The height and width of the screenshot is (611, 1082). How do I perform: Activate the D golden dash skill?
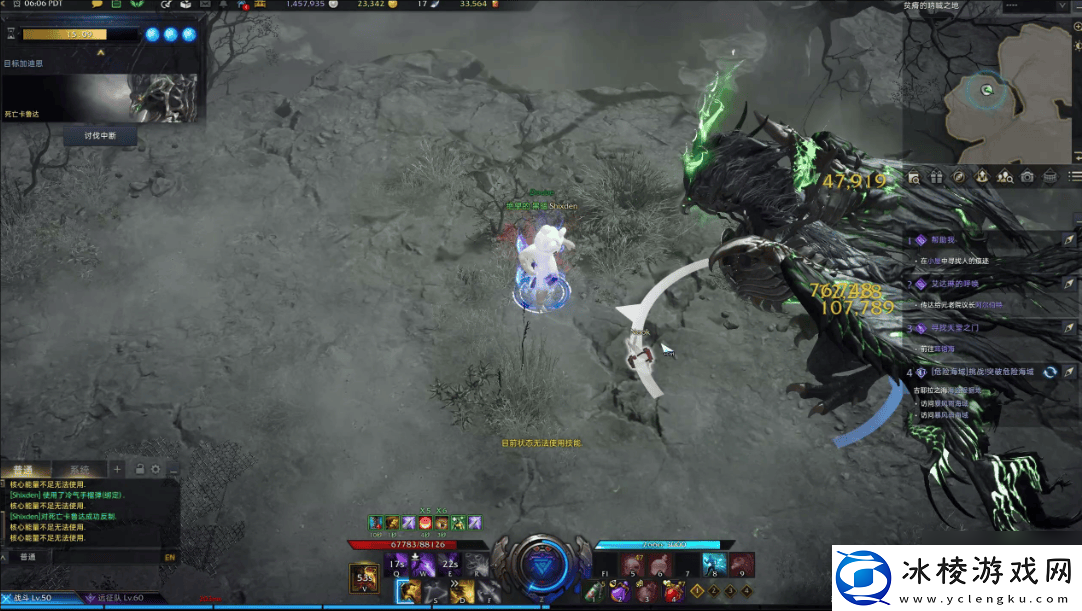click(463, 592)
